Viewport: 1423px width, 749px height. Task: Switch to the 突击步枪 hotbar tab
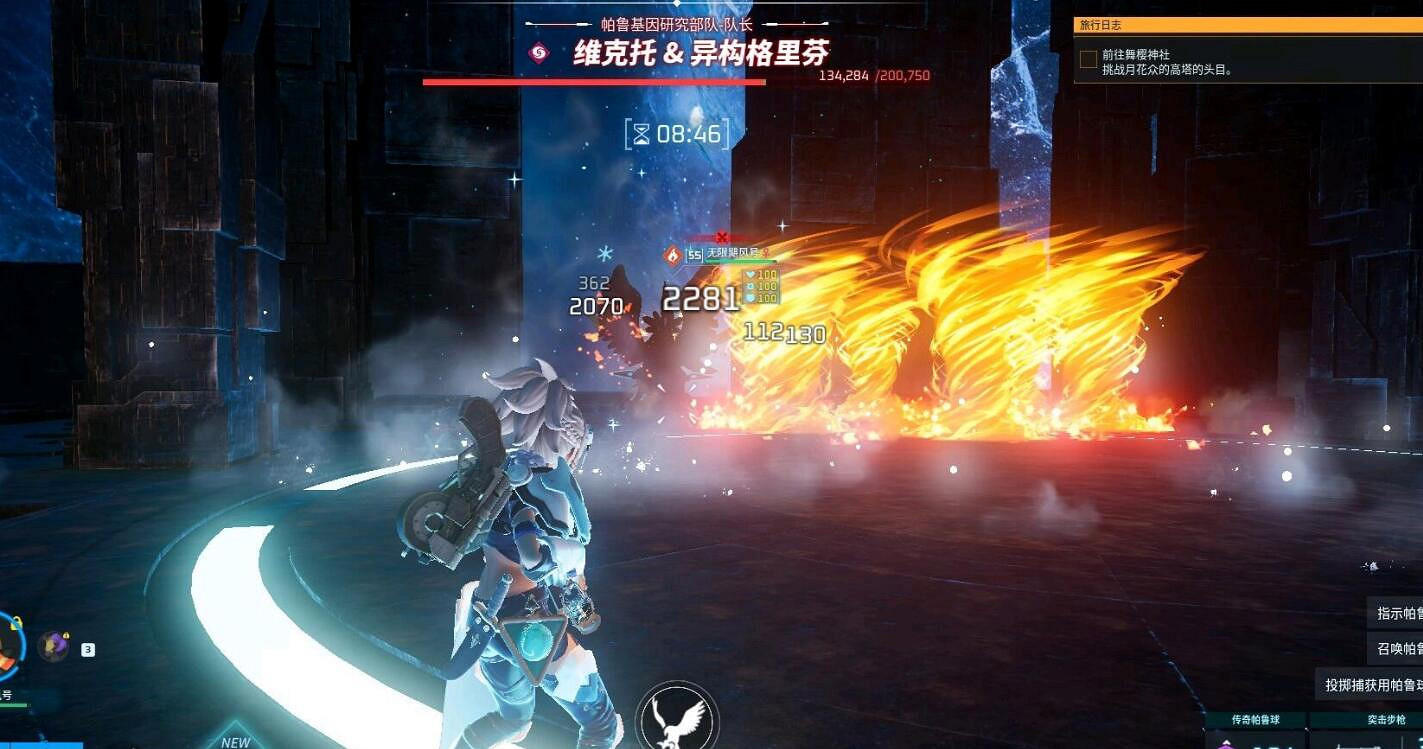coord(1388,718)
